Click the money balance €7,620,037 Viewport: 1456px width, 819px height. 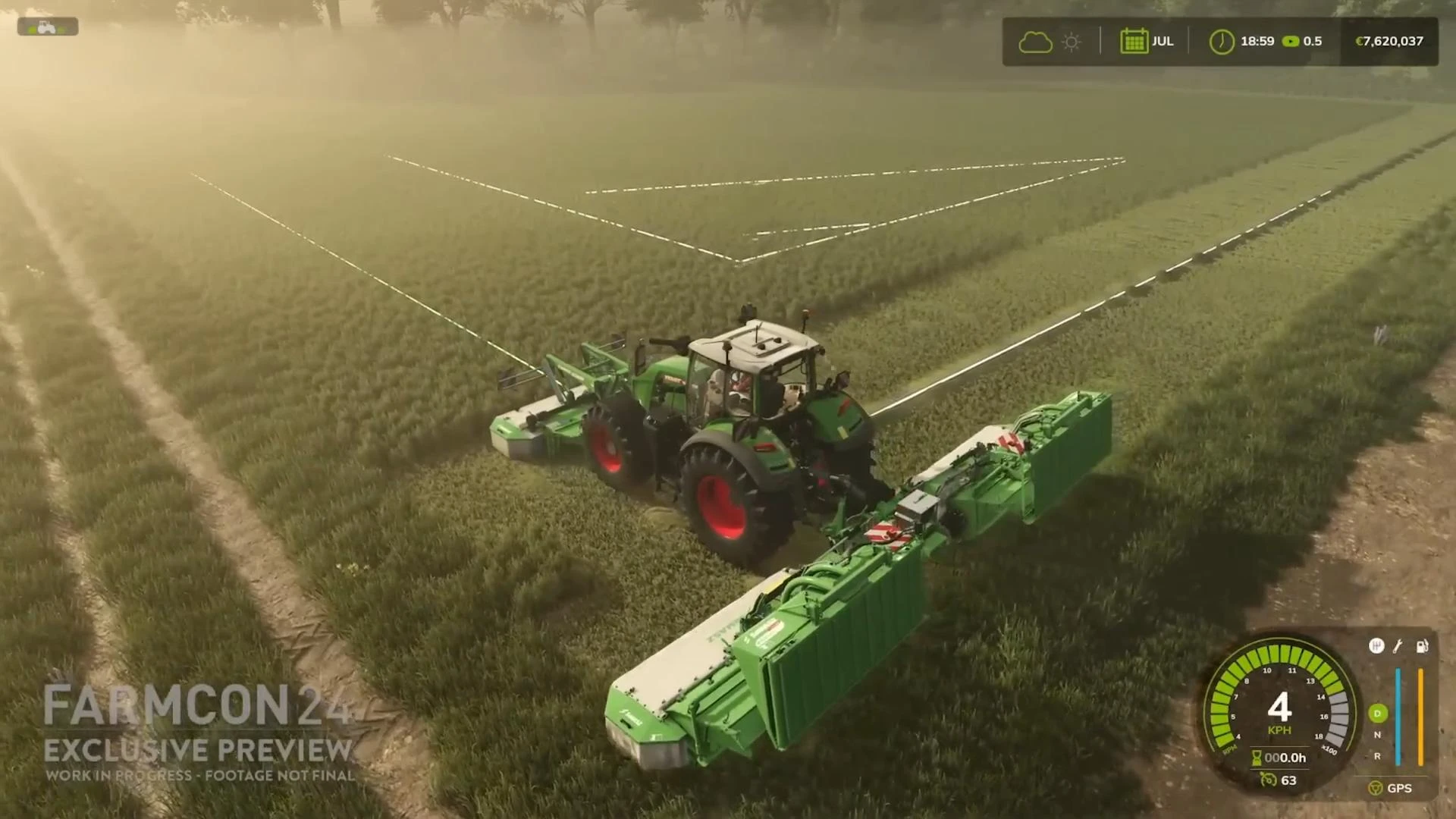(x=1389, y=42)
